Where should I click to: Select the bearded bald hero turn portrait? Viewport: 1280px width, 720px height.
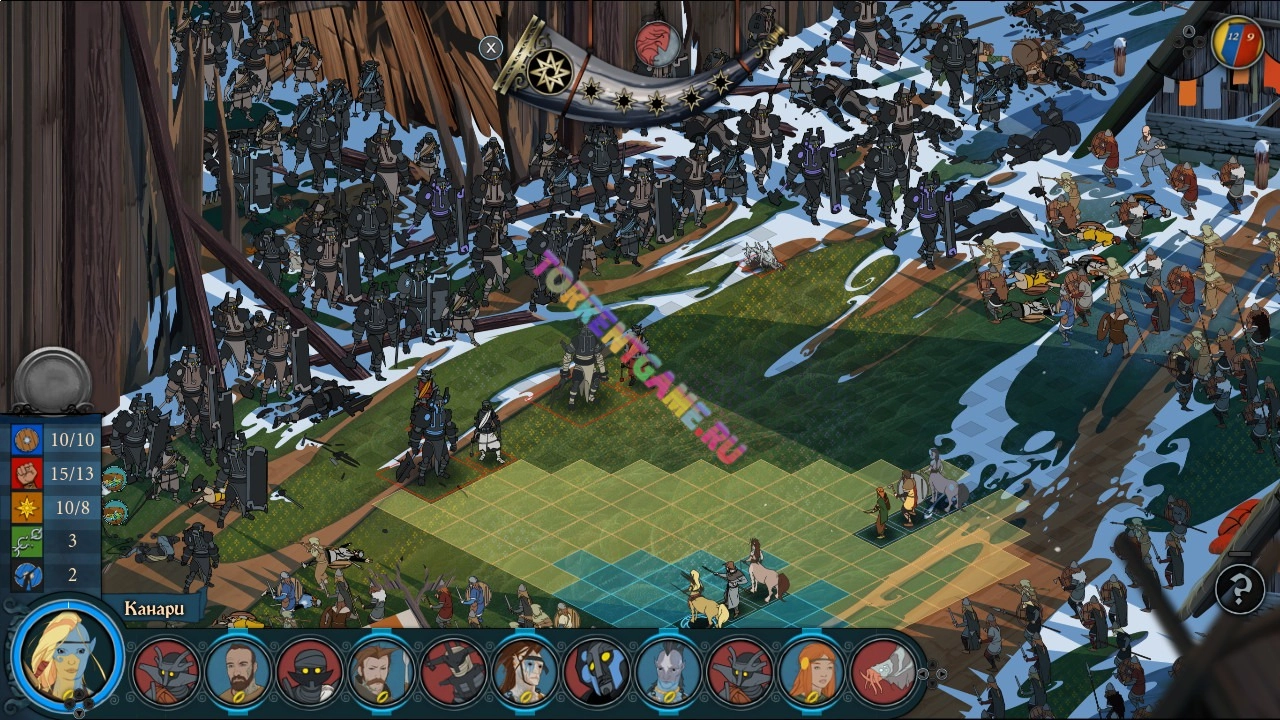click(x=238, y=671)
